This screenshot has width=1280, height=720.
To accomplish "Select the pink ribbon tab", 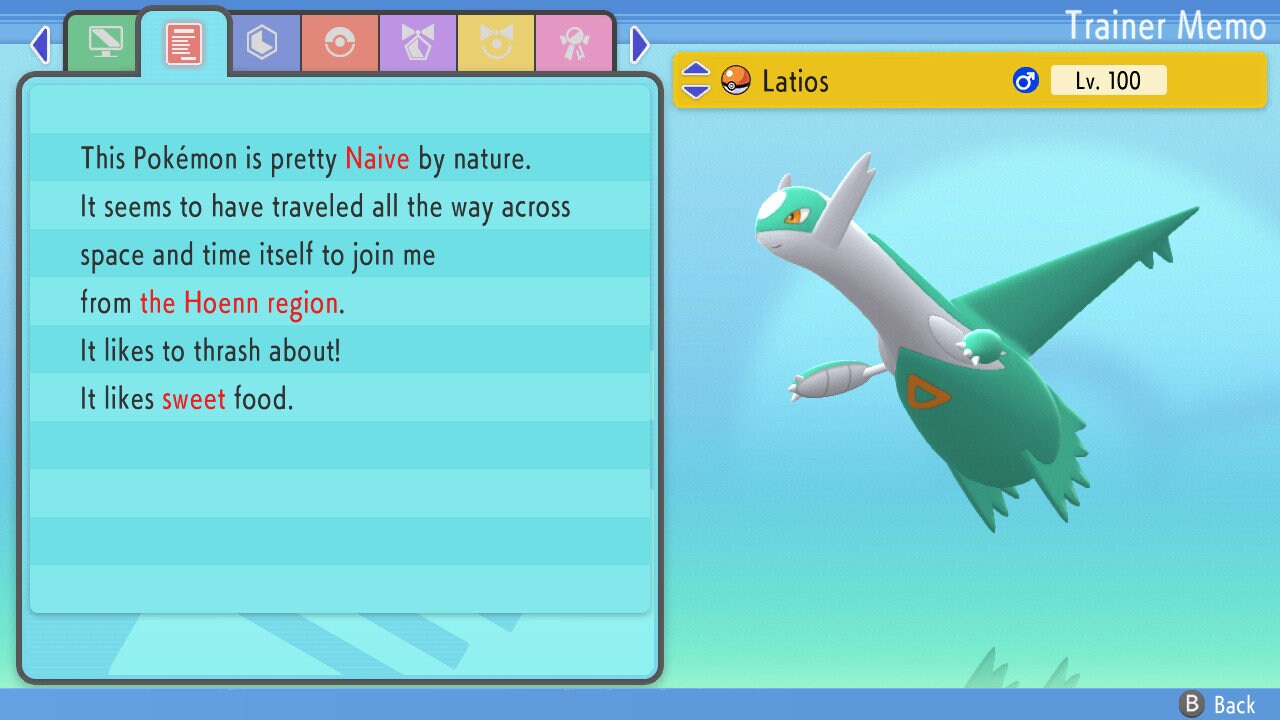I will 574,43.
